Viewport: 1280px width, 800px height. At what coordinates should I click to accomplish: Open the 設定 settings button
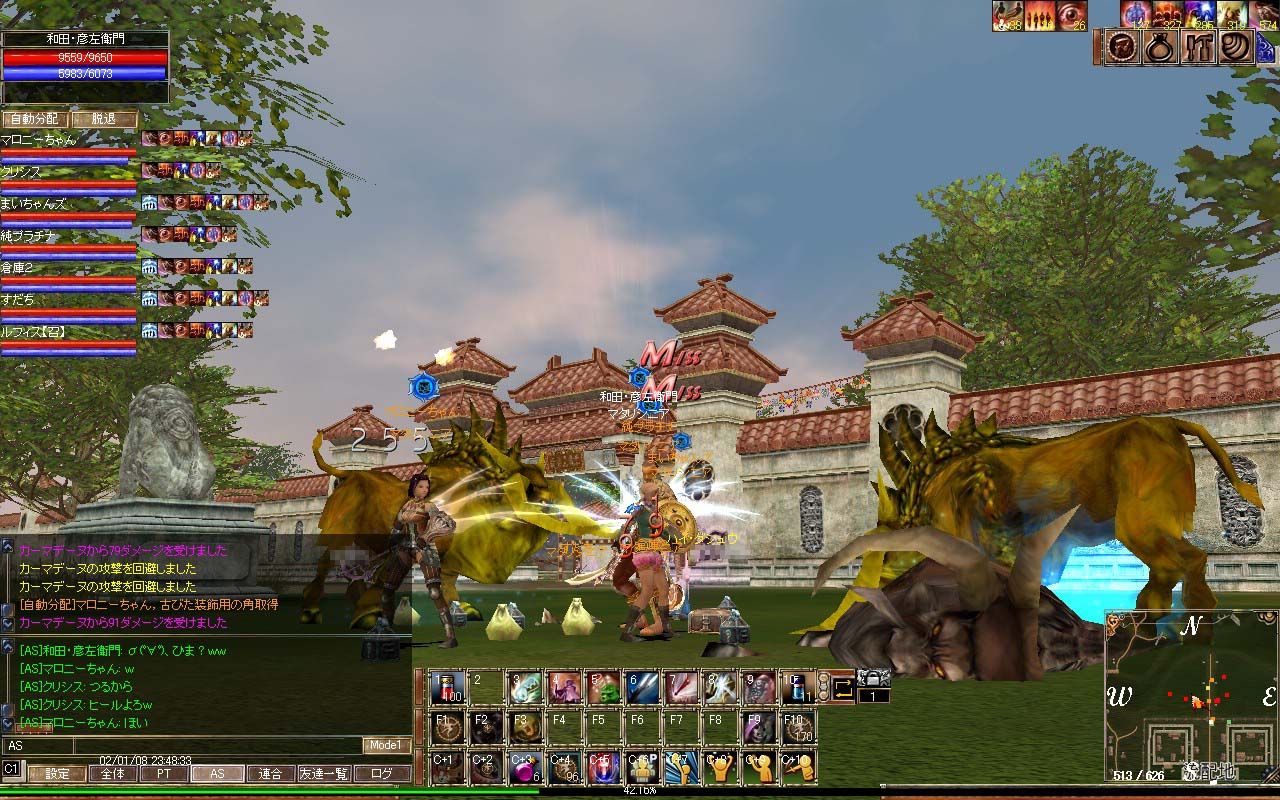point(57,773)
